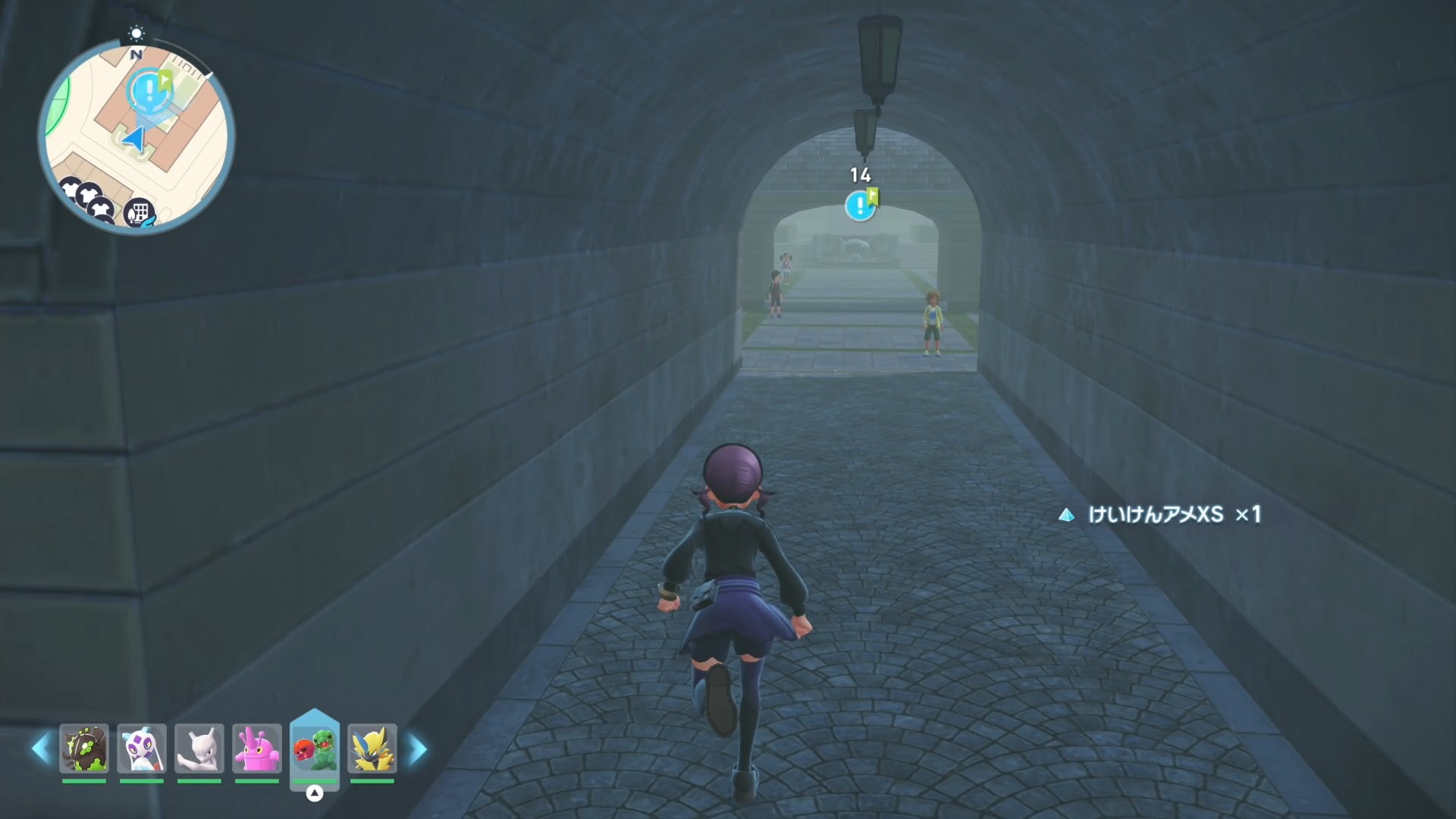The image size is (1456, 819).
Task: Select the pink Heracross party slot
Action: pyautogui.click(x=257, y=748)
